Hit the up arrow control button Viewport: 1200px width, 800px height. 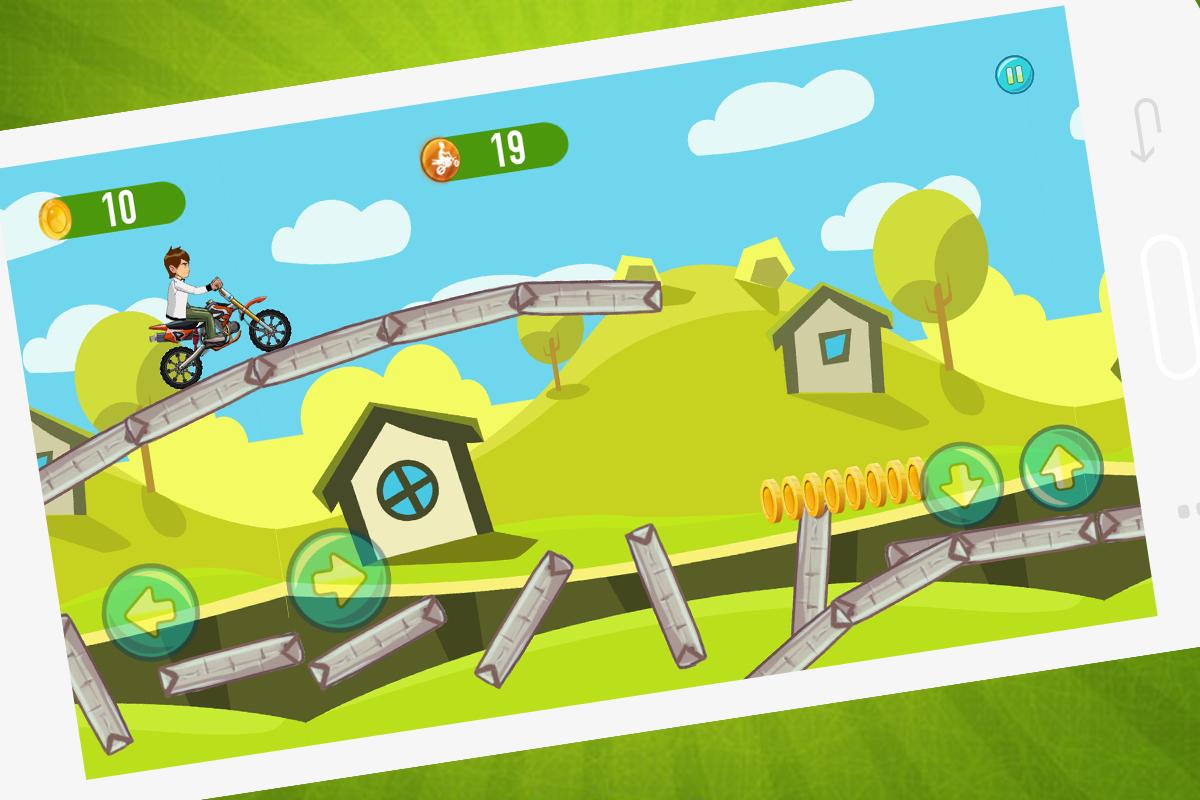[x=1061, y=467]
